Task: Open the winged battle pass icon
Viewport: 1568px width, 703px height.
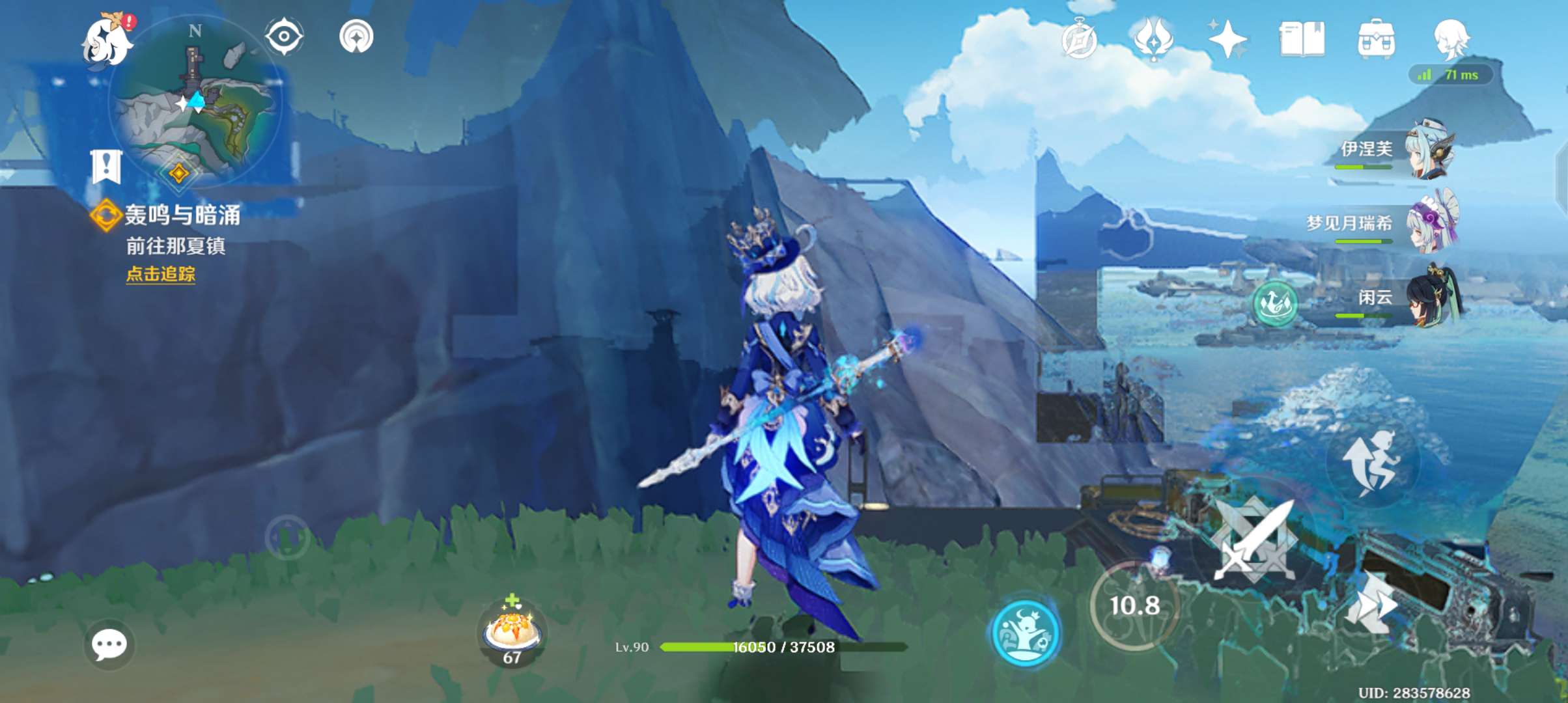Action: pyautogui.click(x=1153, y=39)
